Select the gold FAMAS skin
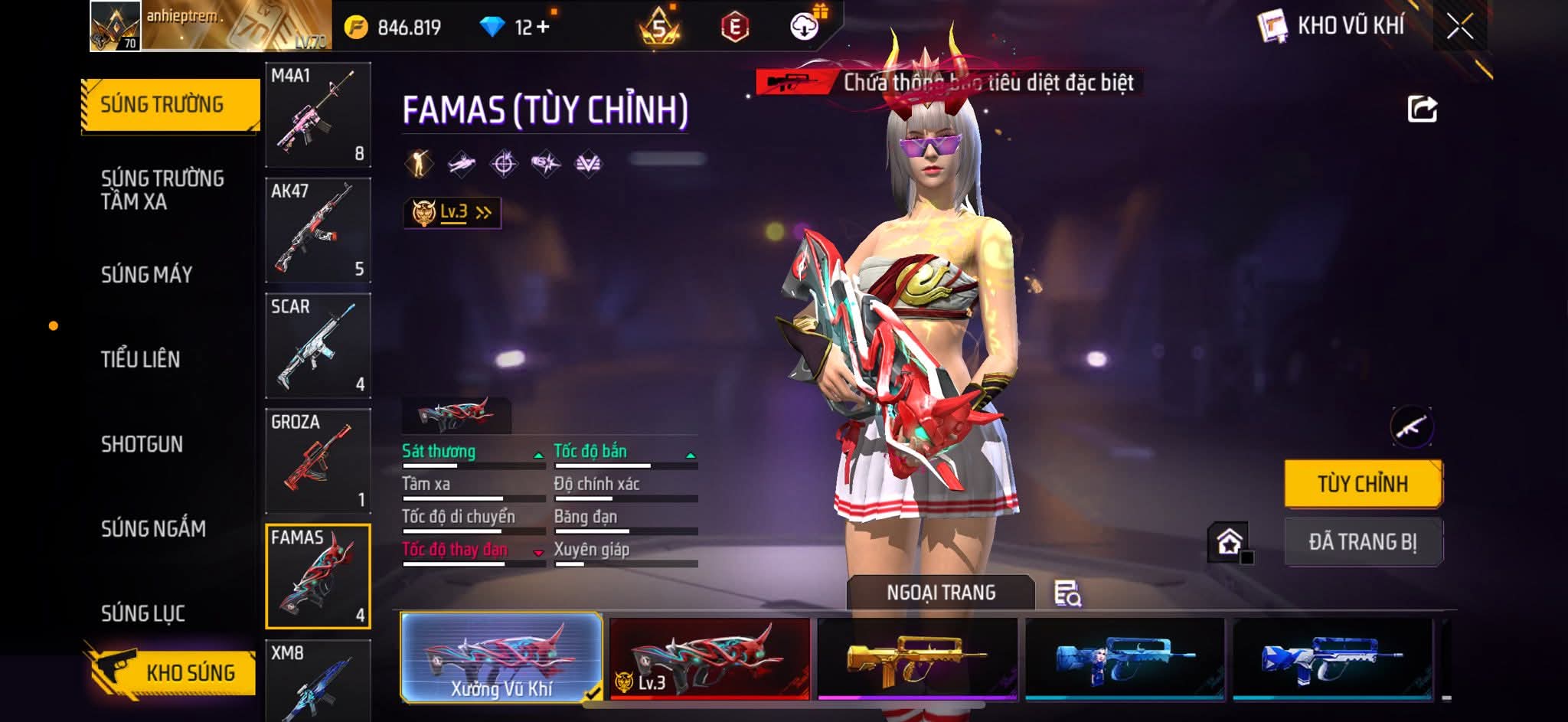 pyautogui.click(x=917, y=658)
